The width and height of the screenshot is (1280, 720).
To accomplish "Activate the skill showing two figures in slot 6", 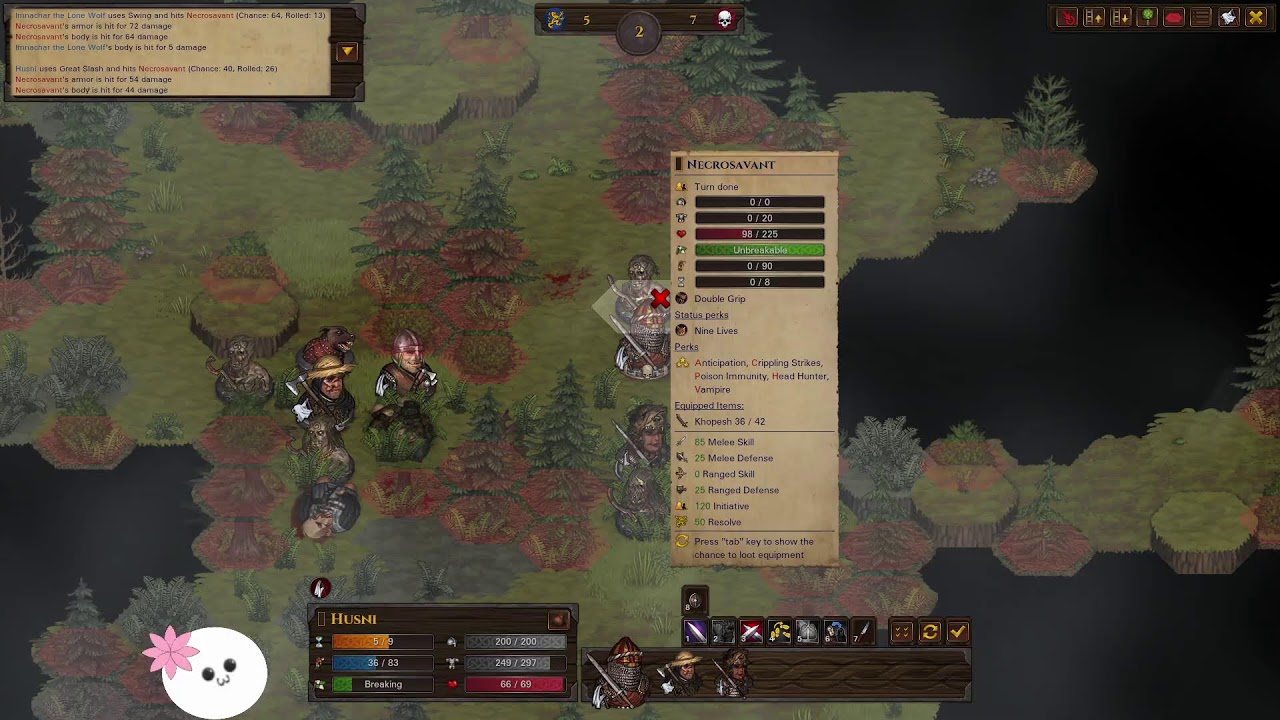I will pos(835,631).
